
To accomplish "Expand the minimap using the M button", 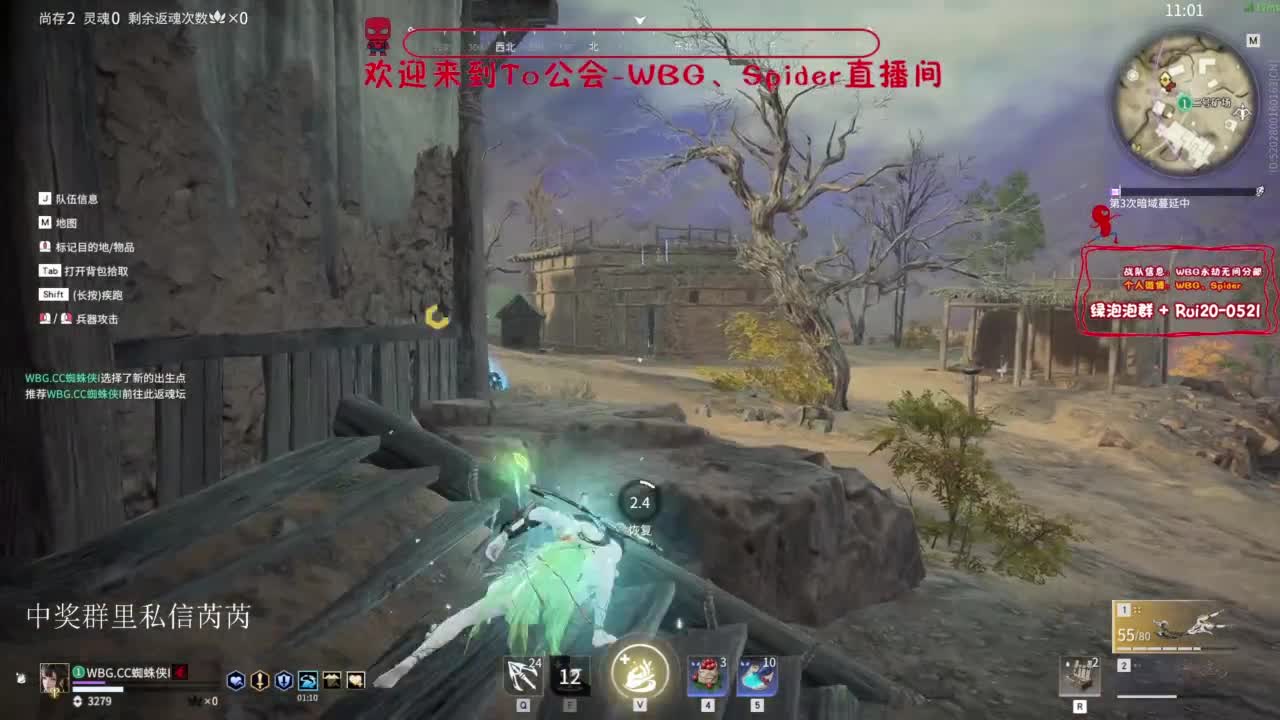I will point(1252,42).
